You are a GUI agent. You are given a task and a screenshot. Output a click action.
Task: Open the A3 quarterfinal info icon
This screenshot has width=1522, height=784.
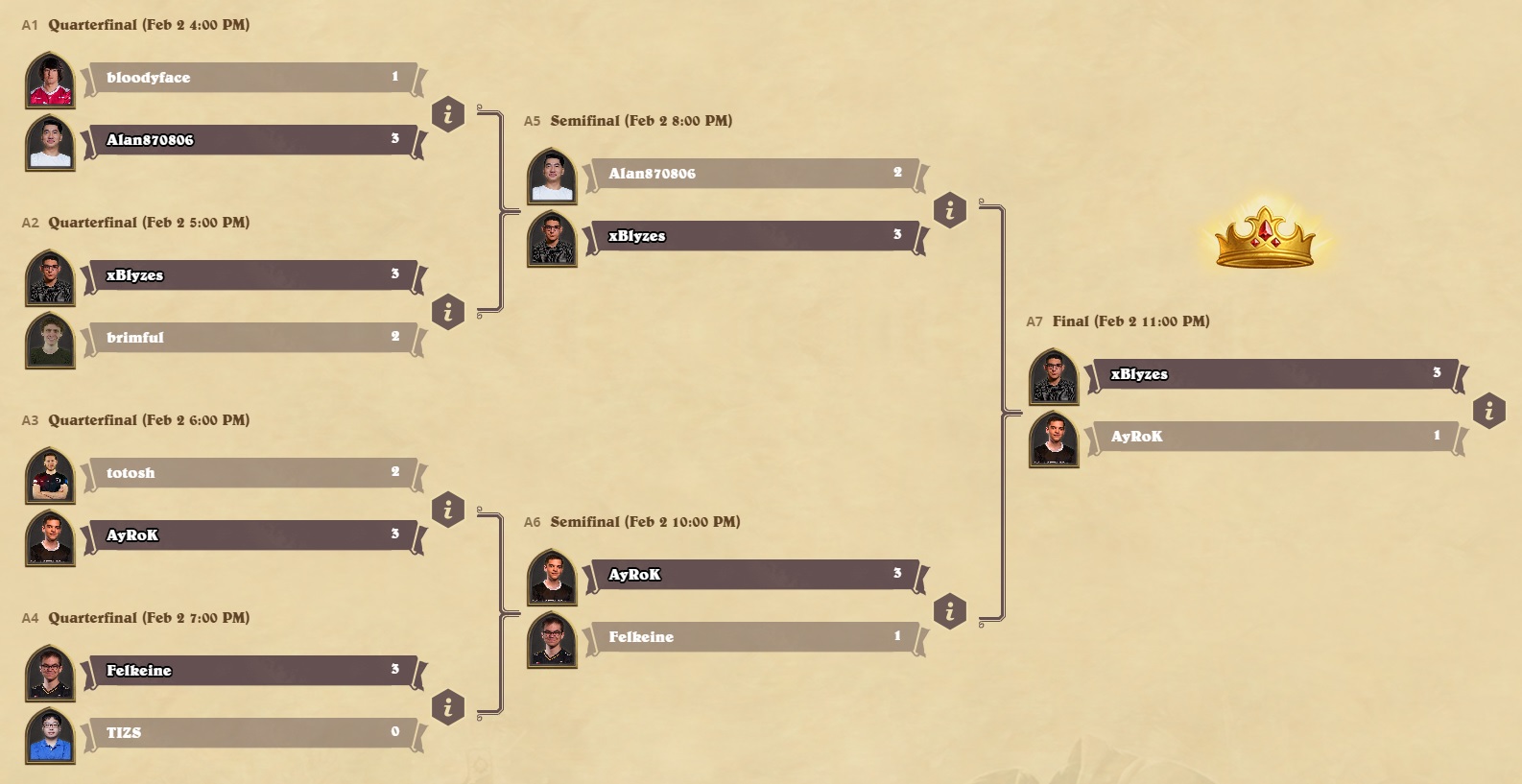click(x=448, y=510)
